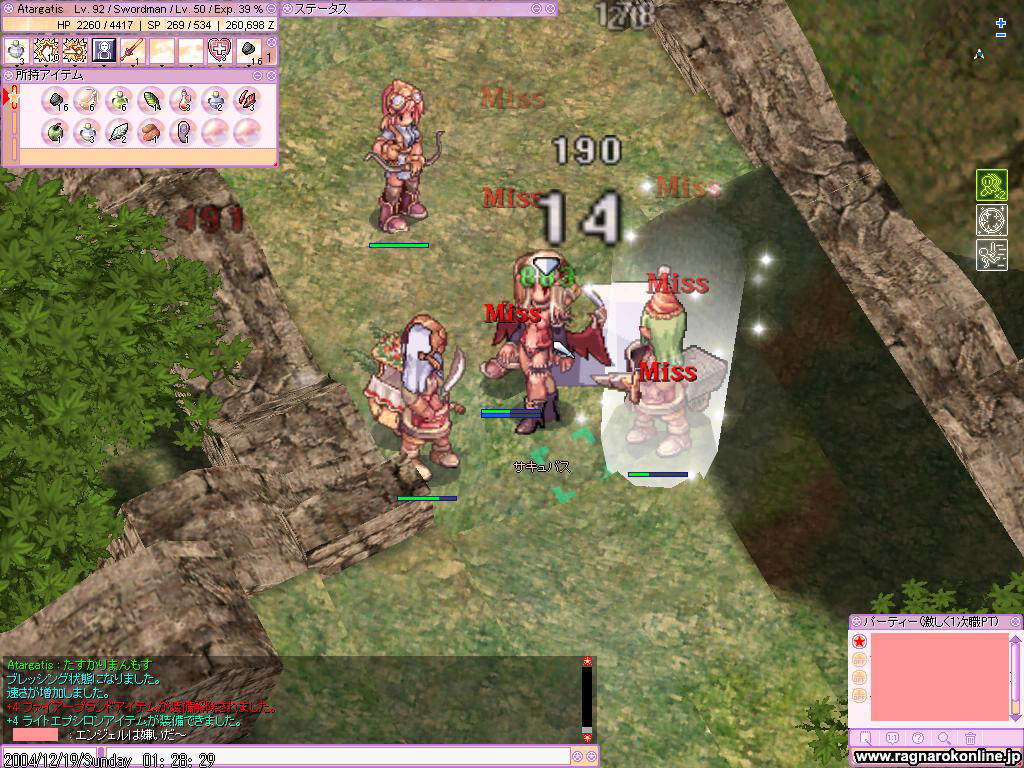
Task: Click the trash can button in party window
Action: (971, 738)
